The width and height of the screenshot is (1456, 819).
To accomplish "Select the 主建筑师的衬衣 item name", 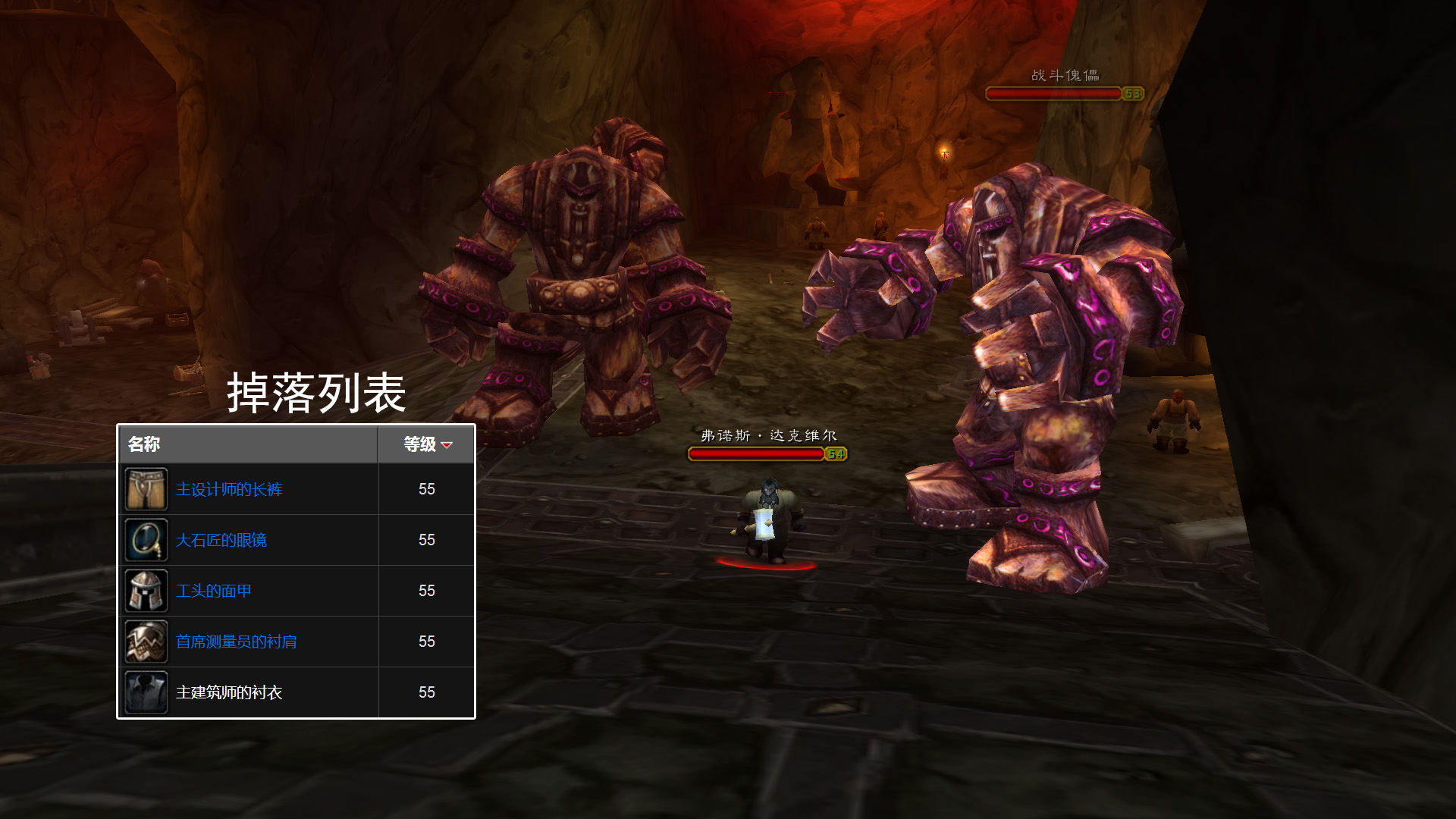I will point(228,693).
